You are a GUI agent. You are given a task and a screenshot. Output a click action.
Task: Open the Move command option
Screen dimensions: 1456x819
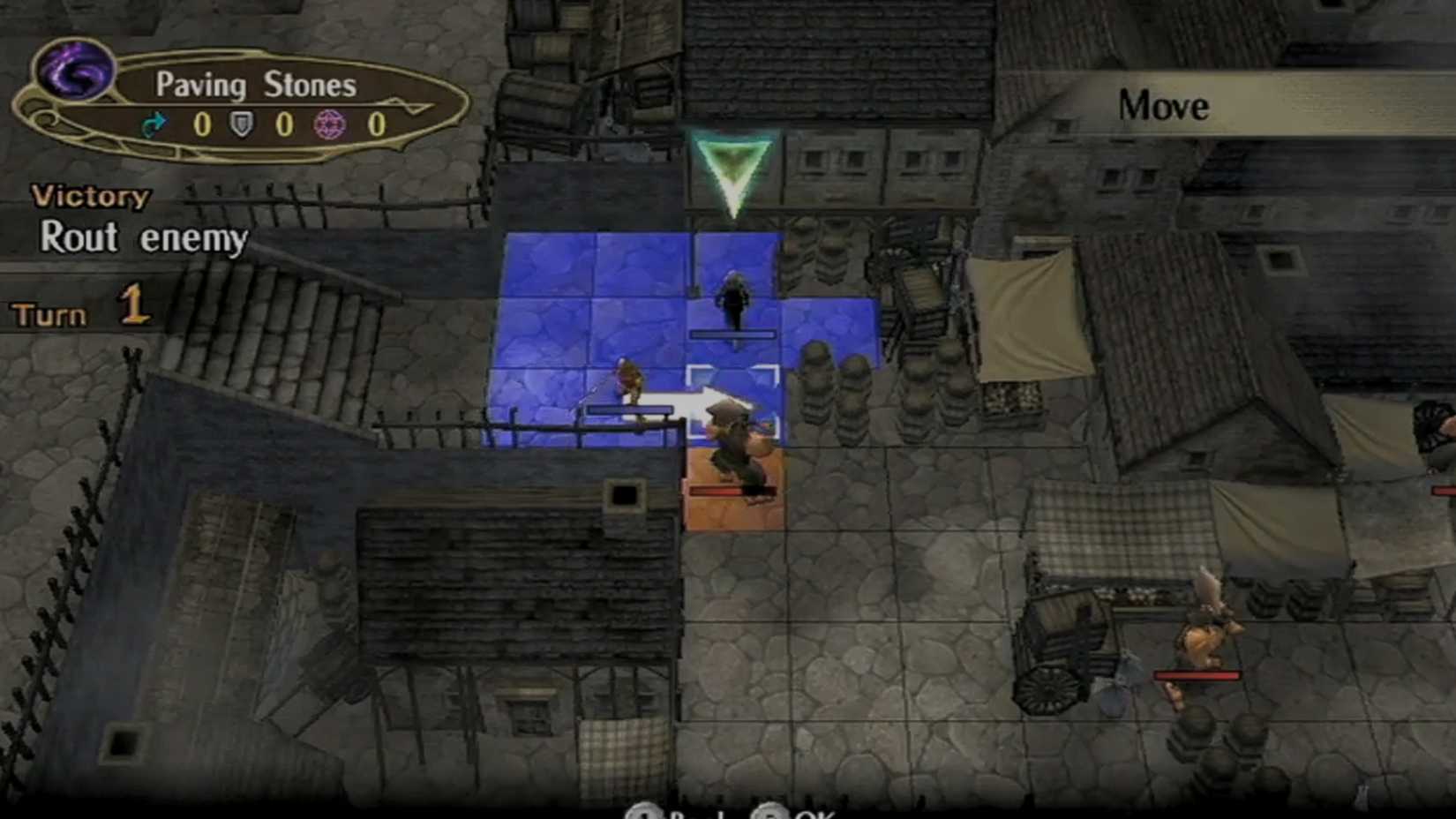coord(1162,106)
